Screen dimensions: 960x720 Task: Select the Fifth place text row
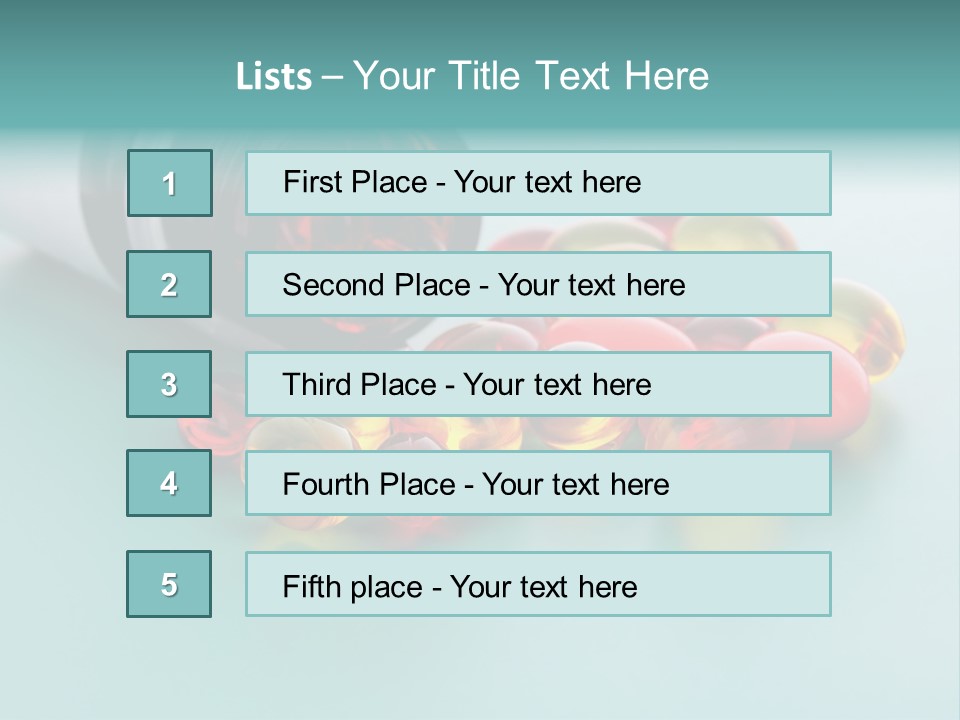pos(538,585)
